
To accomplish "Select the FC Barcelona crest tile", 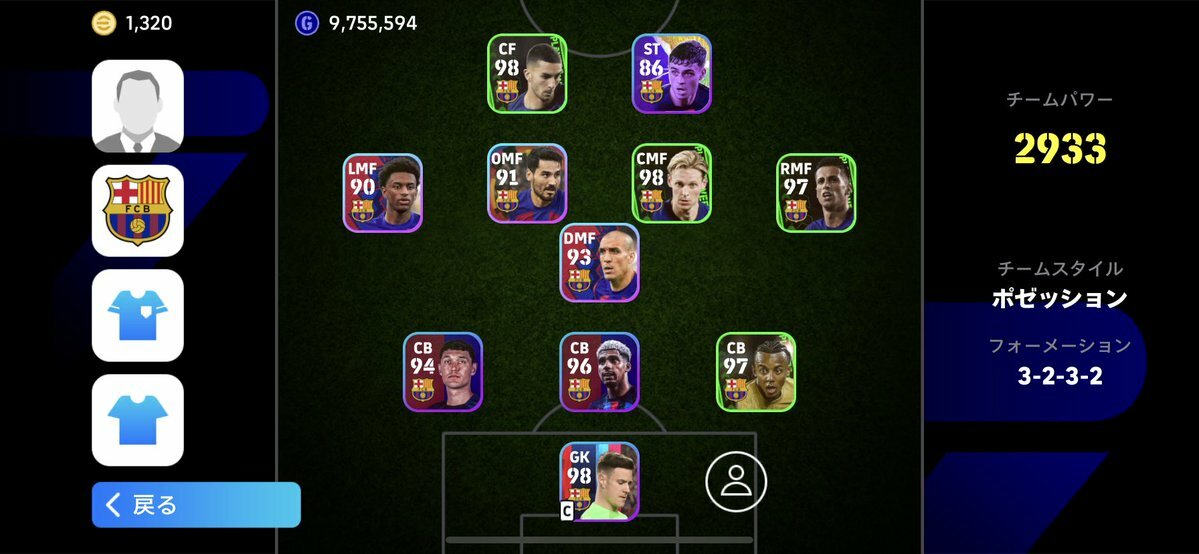I will point(138,211).
